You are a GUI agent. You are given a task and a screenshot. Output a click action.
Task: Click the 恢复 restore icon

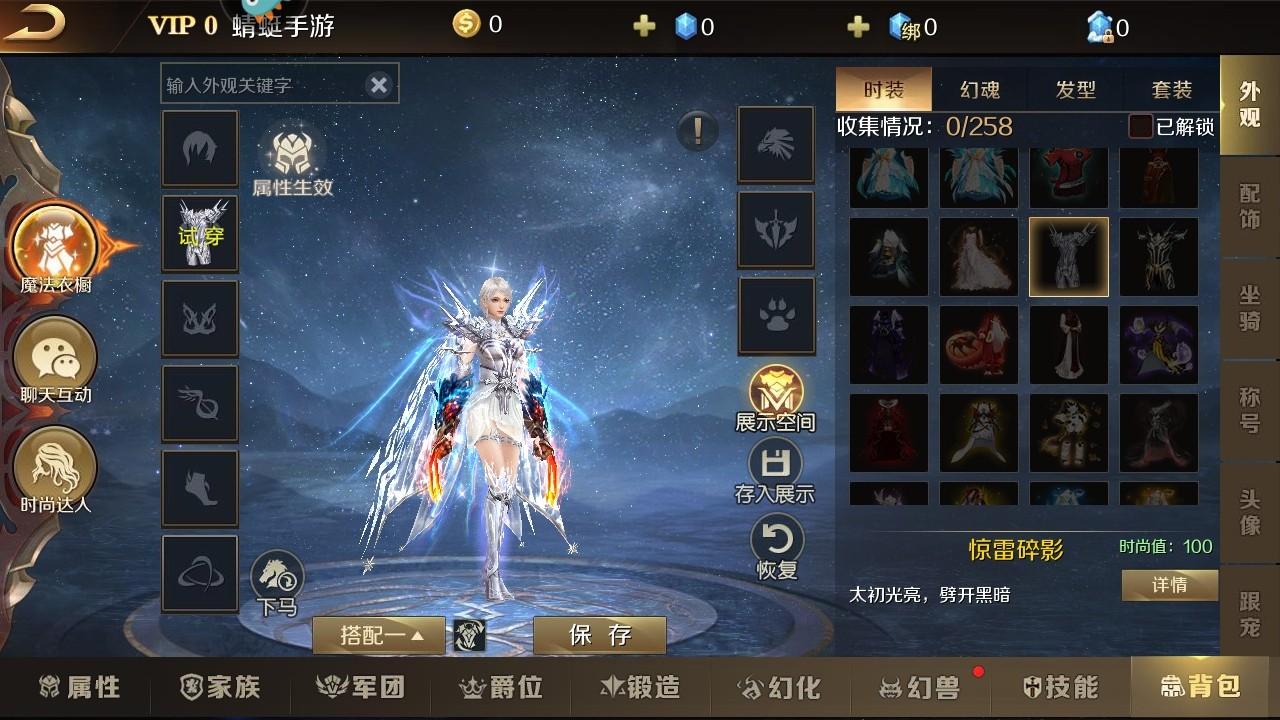[777, 540]
